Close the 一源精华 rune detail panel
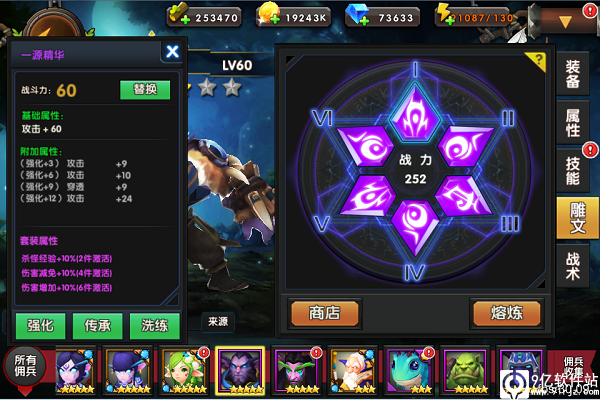 click(173, 52)
